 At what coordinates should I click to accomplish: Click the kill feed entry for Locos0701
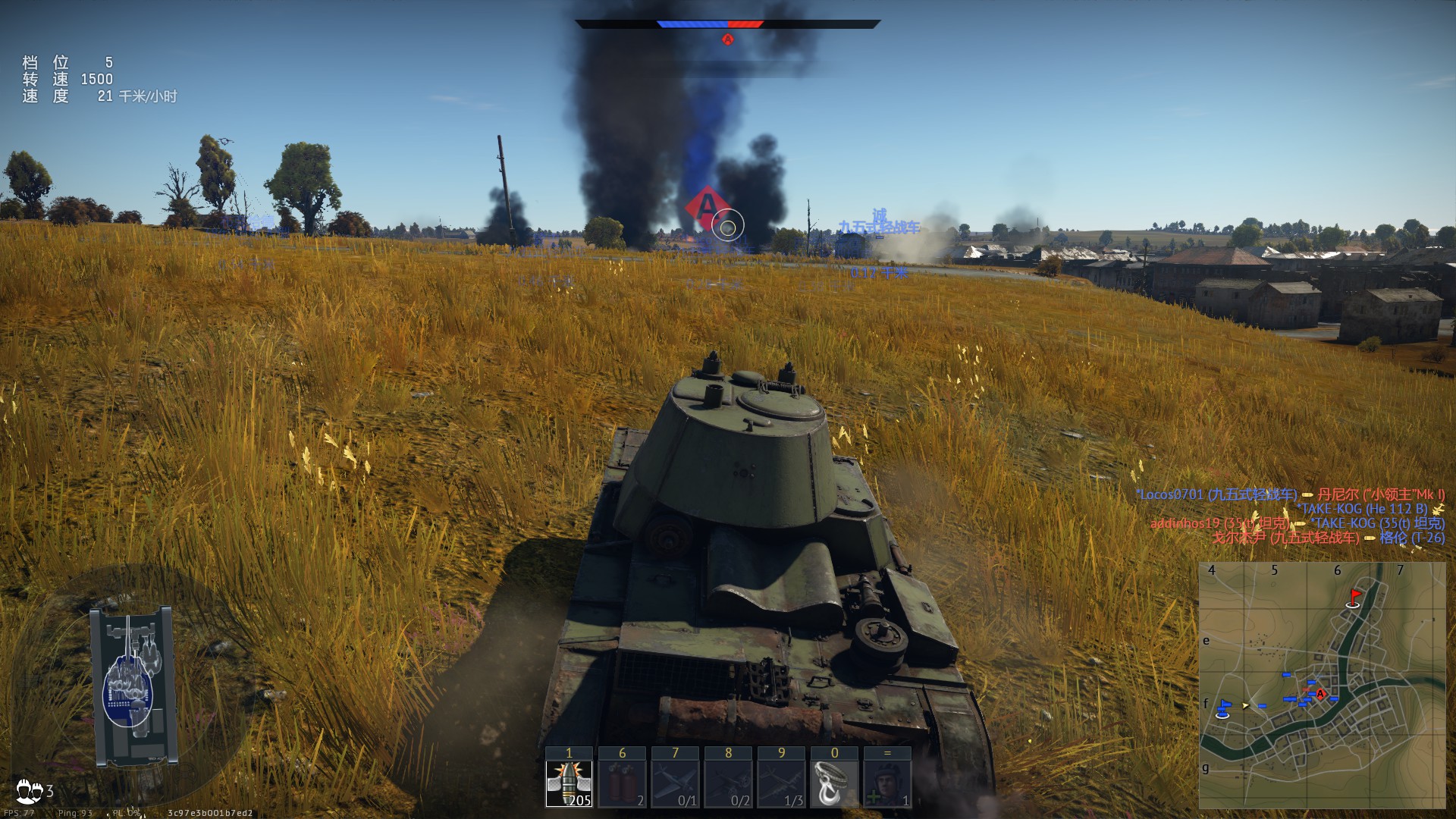click(1216, 494)
